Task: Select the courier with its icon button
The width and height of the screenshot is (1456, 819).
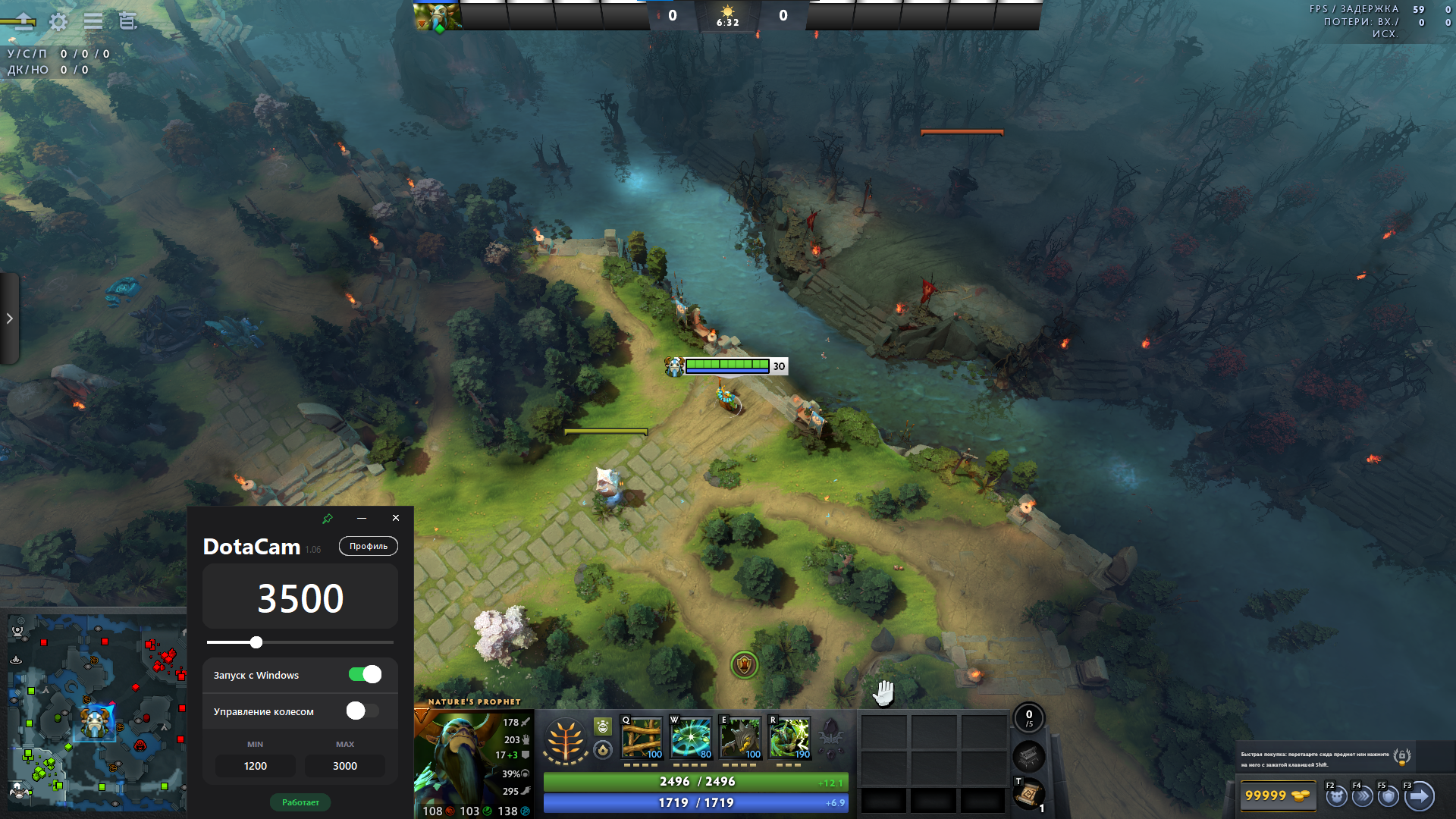Action: [1336, 796]
